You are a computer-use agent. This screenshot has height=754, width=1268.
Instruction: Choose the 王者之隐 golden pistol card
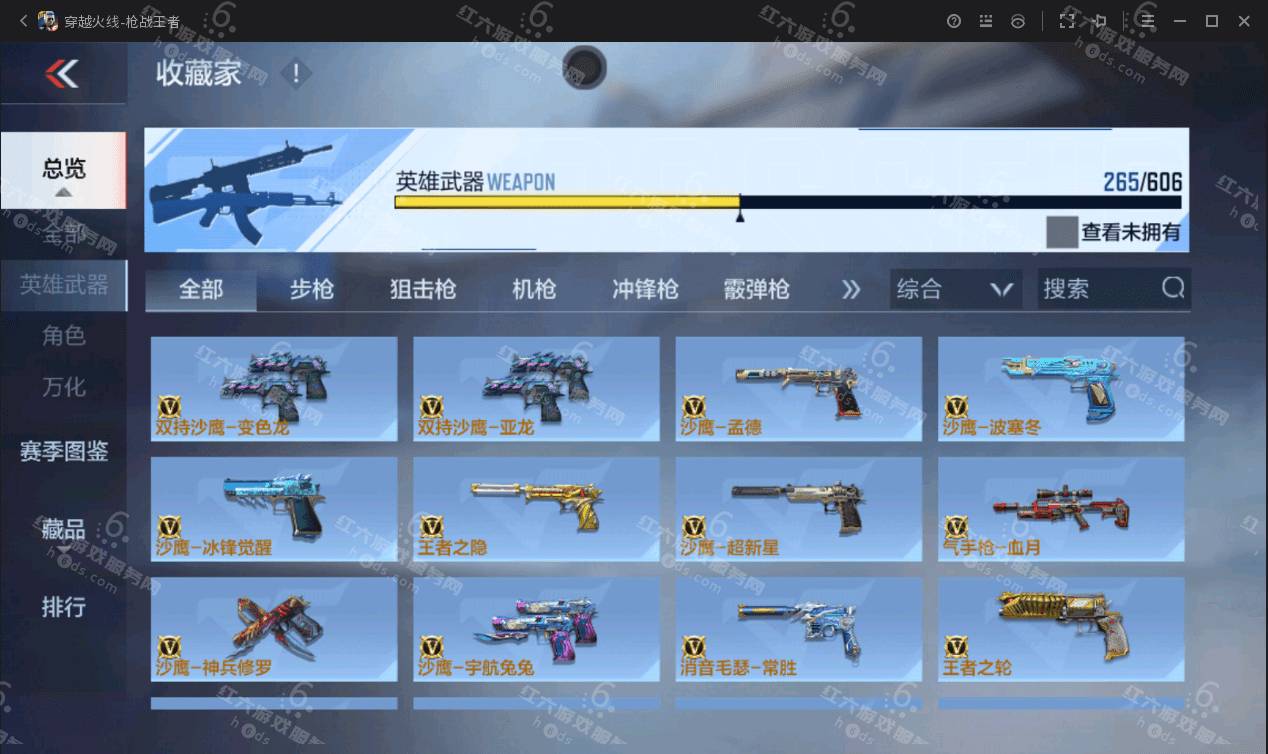[x=536, y=509]
